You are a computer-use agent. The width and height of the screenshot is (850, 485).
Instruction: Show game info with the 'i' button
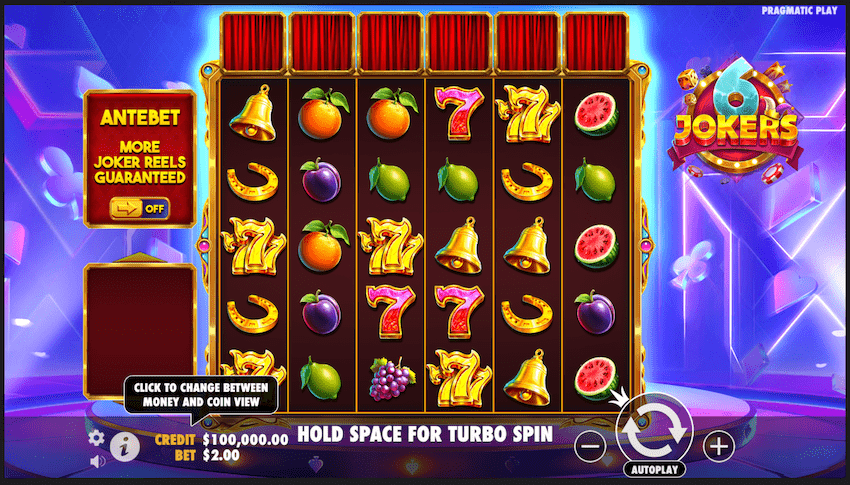click(125, 446)
